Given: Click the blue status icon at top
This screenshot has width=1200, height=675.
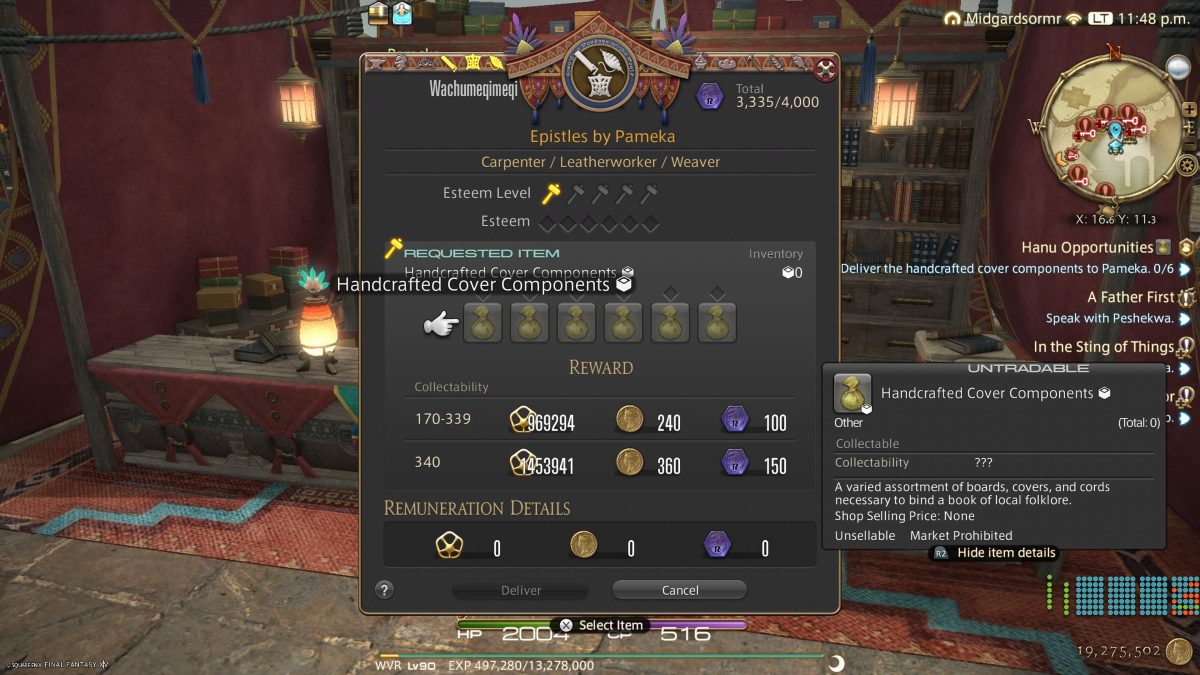Looking at the screenshot, I should (x=402, y=13).
